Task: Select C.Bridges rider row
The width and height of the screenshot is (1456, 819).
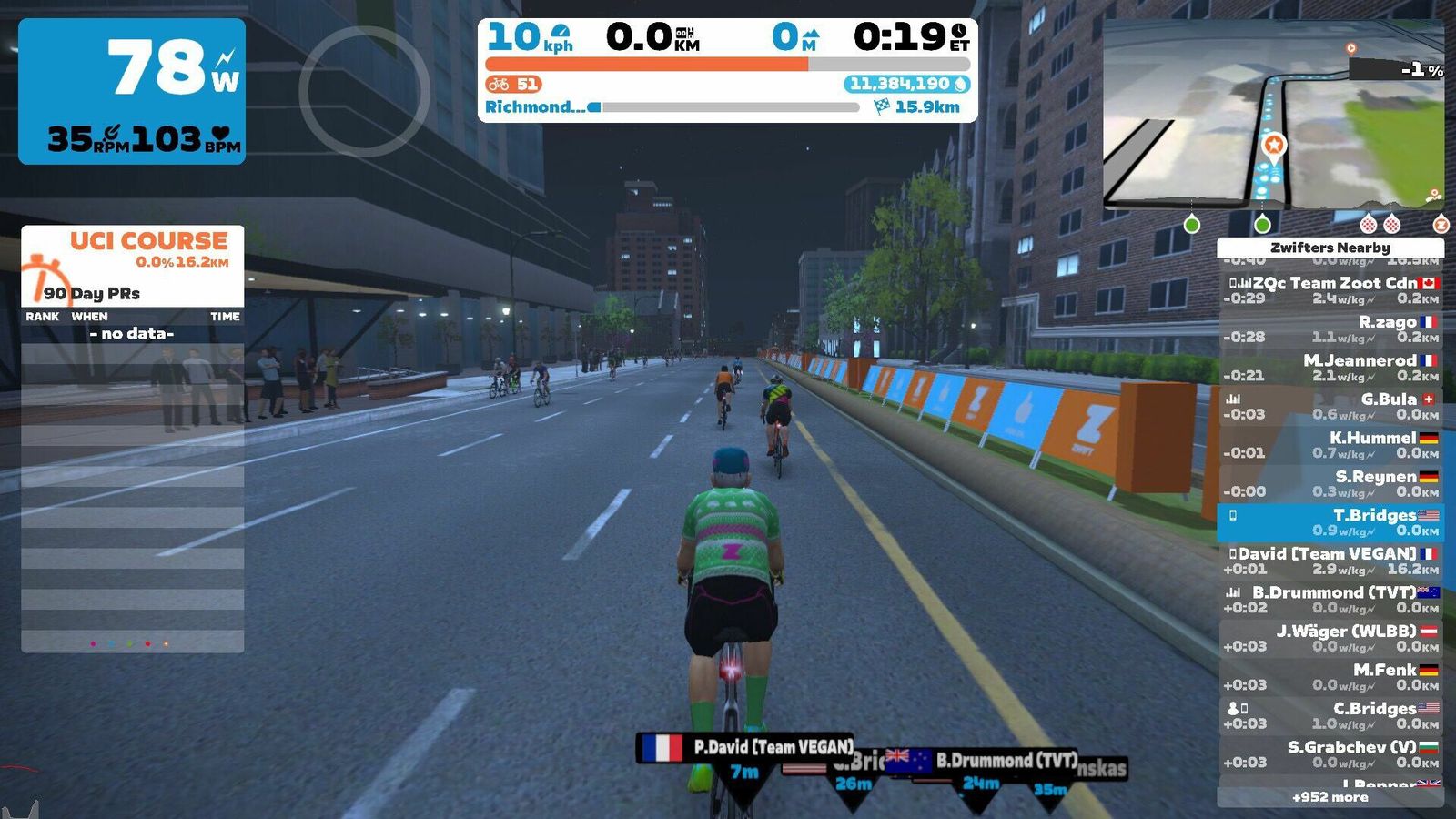Action: 1330,715
